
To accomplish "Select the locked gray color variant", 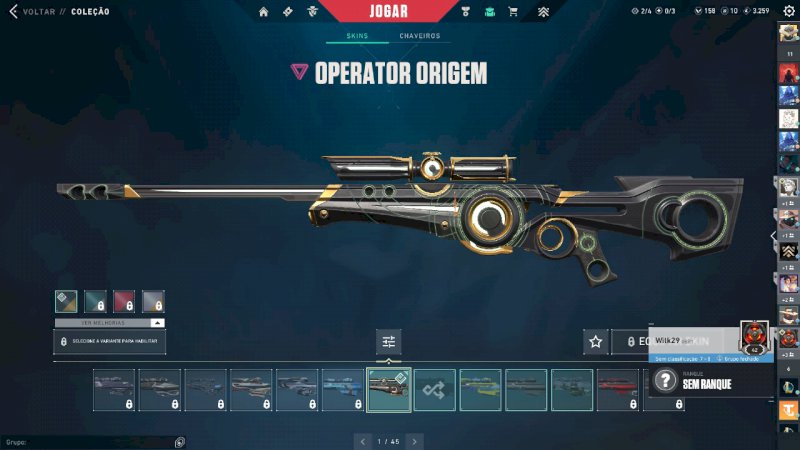I will click(153, 301).
